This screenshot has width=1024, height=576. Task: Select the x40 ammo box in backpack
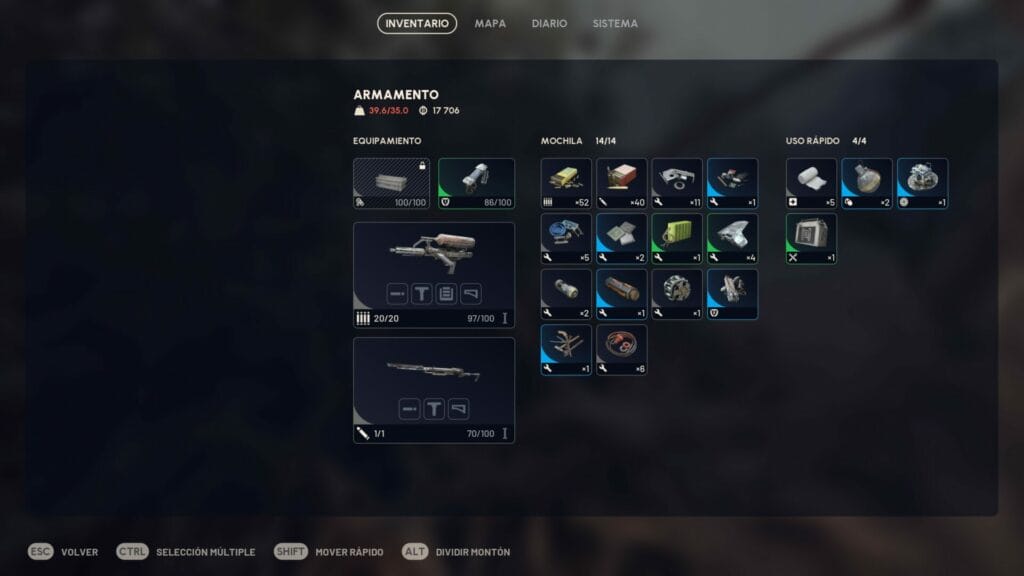click(x=622, y=183)
